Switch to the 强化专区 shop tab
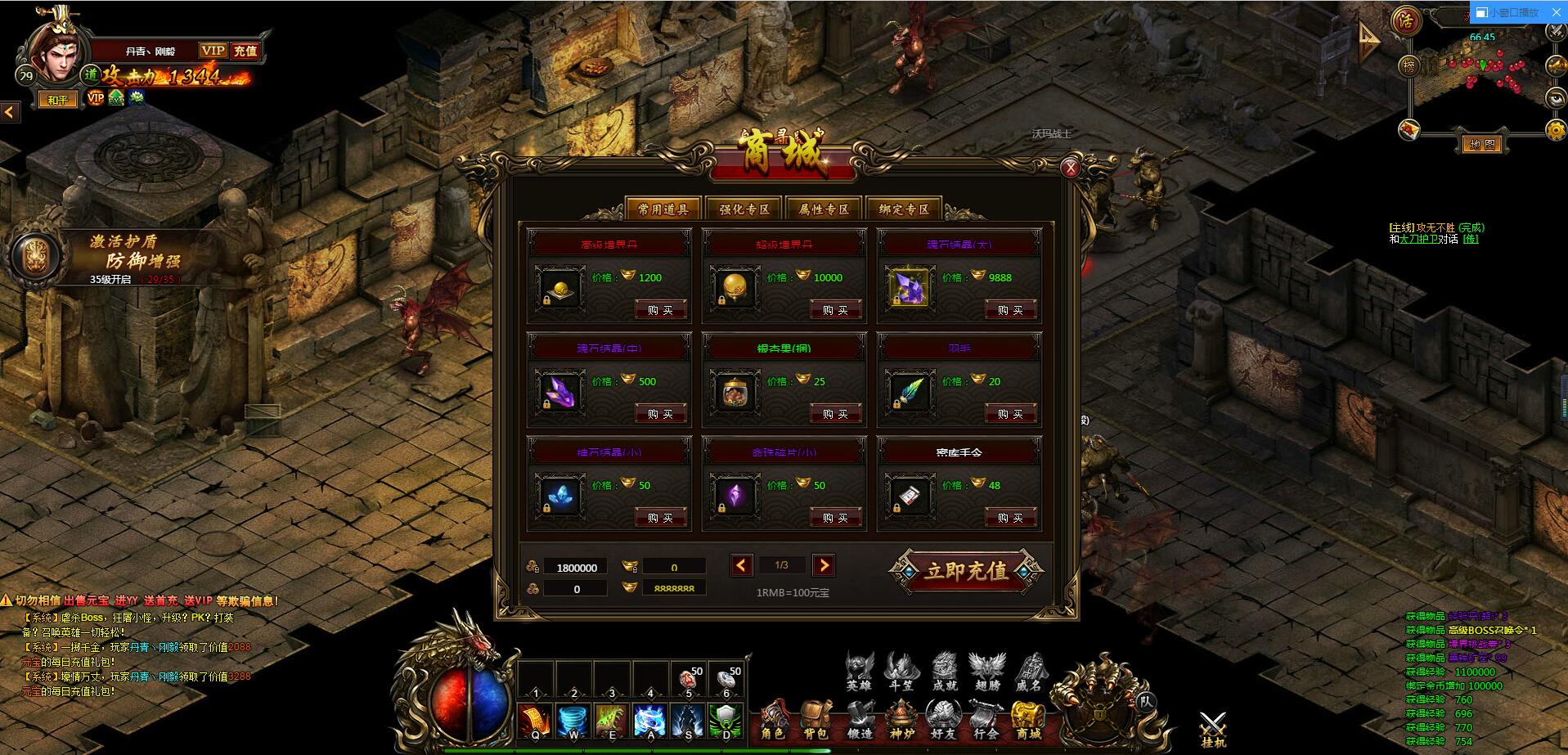Image resolution: width=1568 pixels, height=755 pixels. 745,209
